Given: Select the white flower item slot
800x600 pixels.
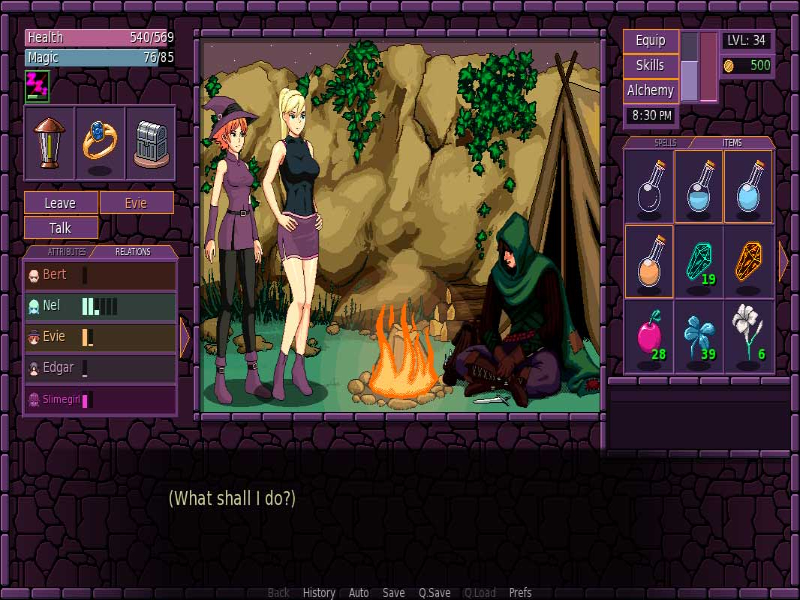Looking at the screenshot, I should [x=748, y=336].
